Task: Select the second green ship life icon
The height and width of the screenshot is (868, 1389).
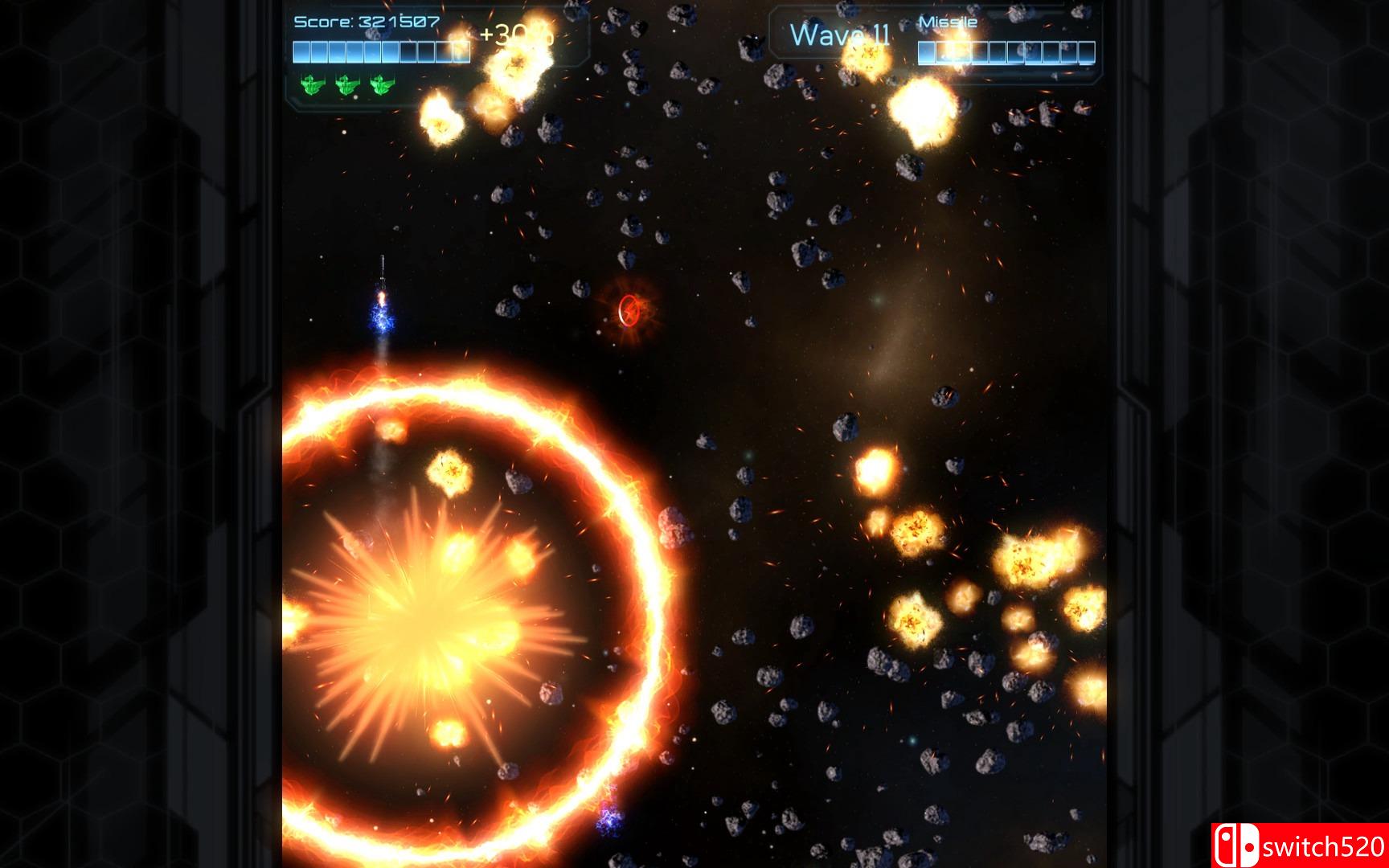Action: (344, 87)
